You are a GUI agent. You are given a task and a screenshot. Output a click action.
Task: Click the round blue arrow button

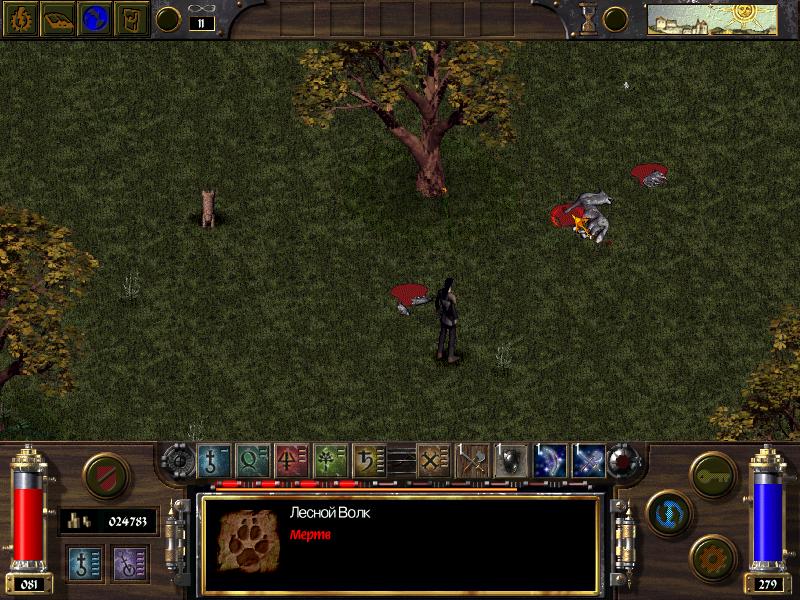[x=664, y=509]
